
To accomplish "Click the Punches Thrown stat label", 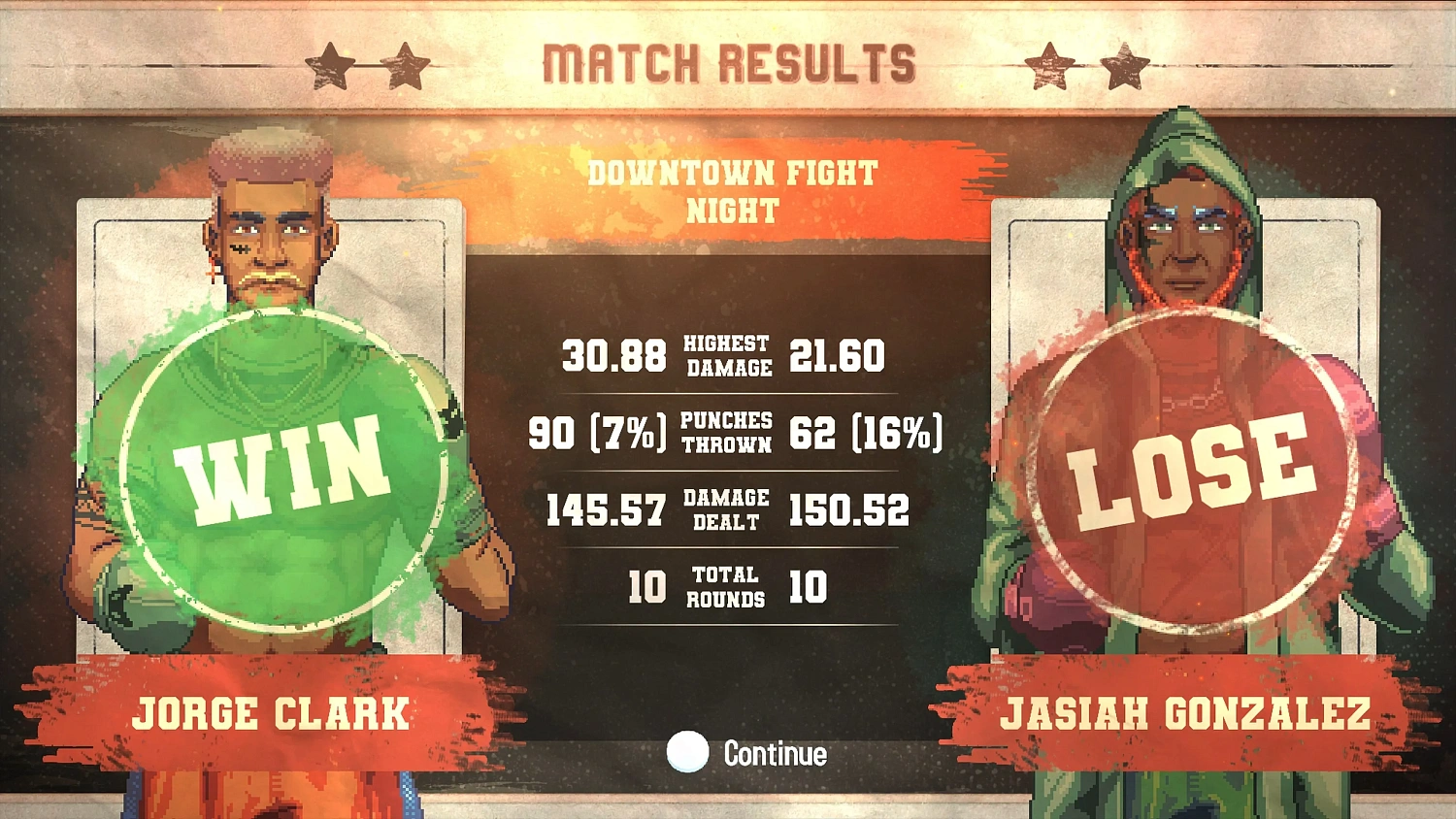I will tap(726, 431).
